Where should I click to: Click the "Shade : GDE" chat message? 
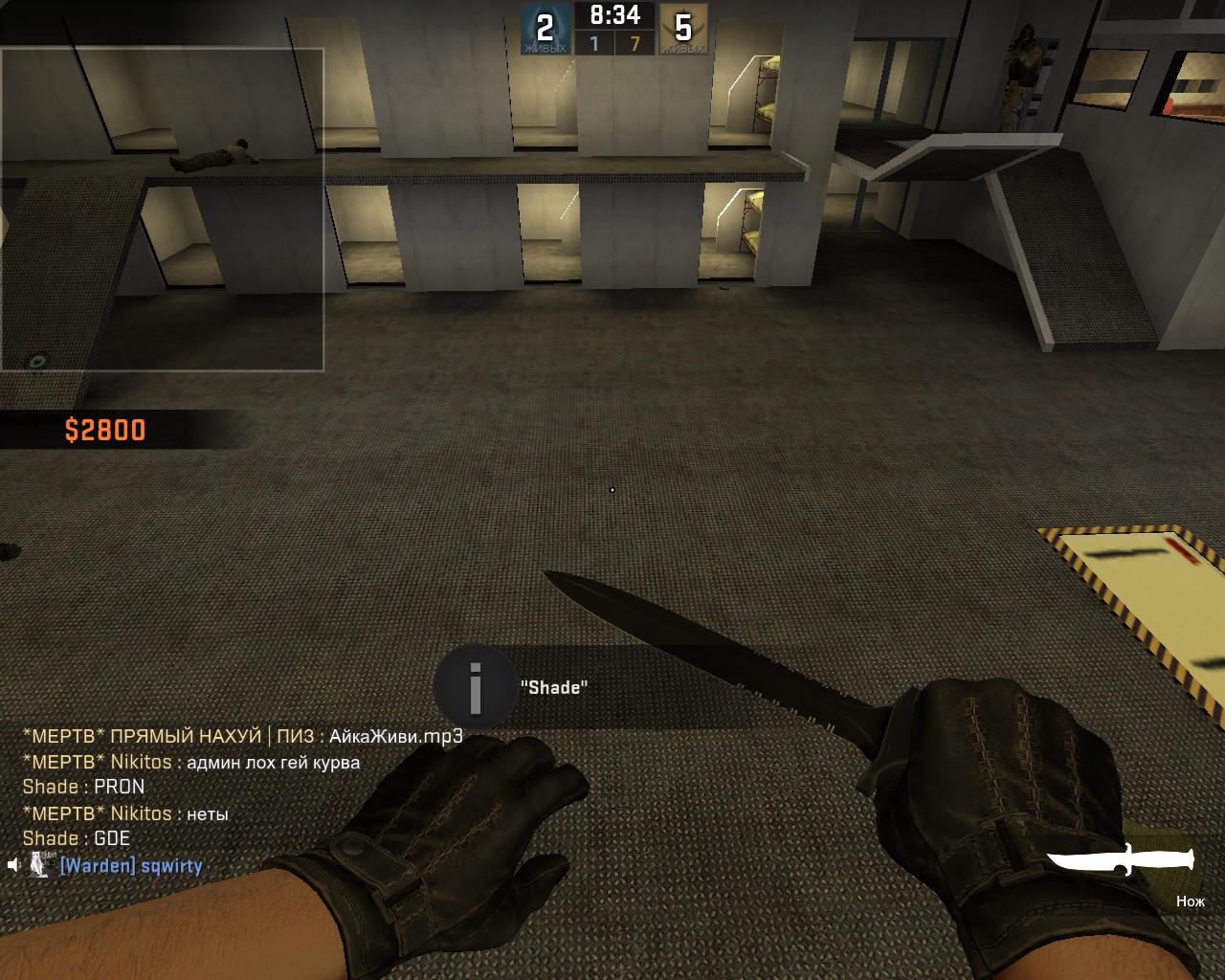coord(77,839)
